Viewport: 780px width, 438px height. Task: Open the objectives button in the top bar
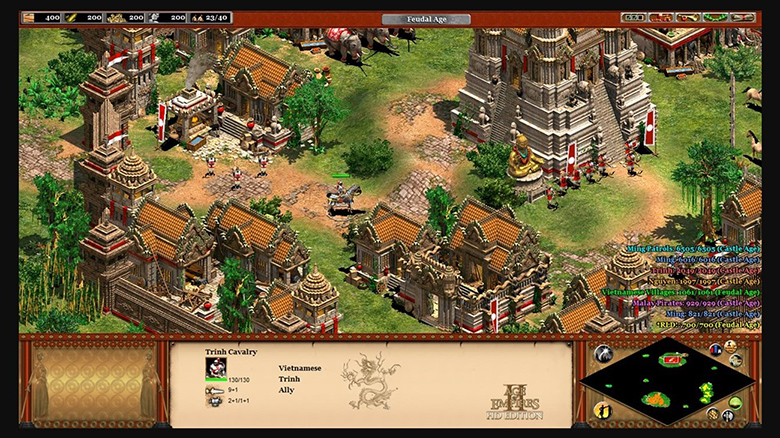[x=633, y=17]
